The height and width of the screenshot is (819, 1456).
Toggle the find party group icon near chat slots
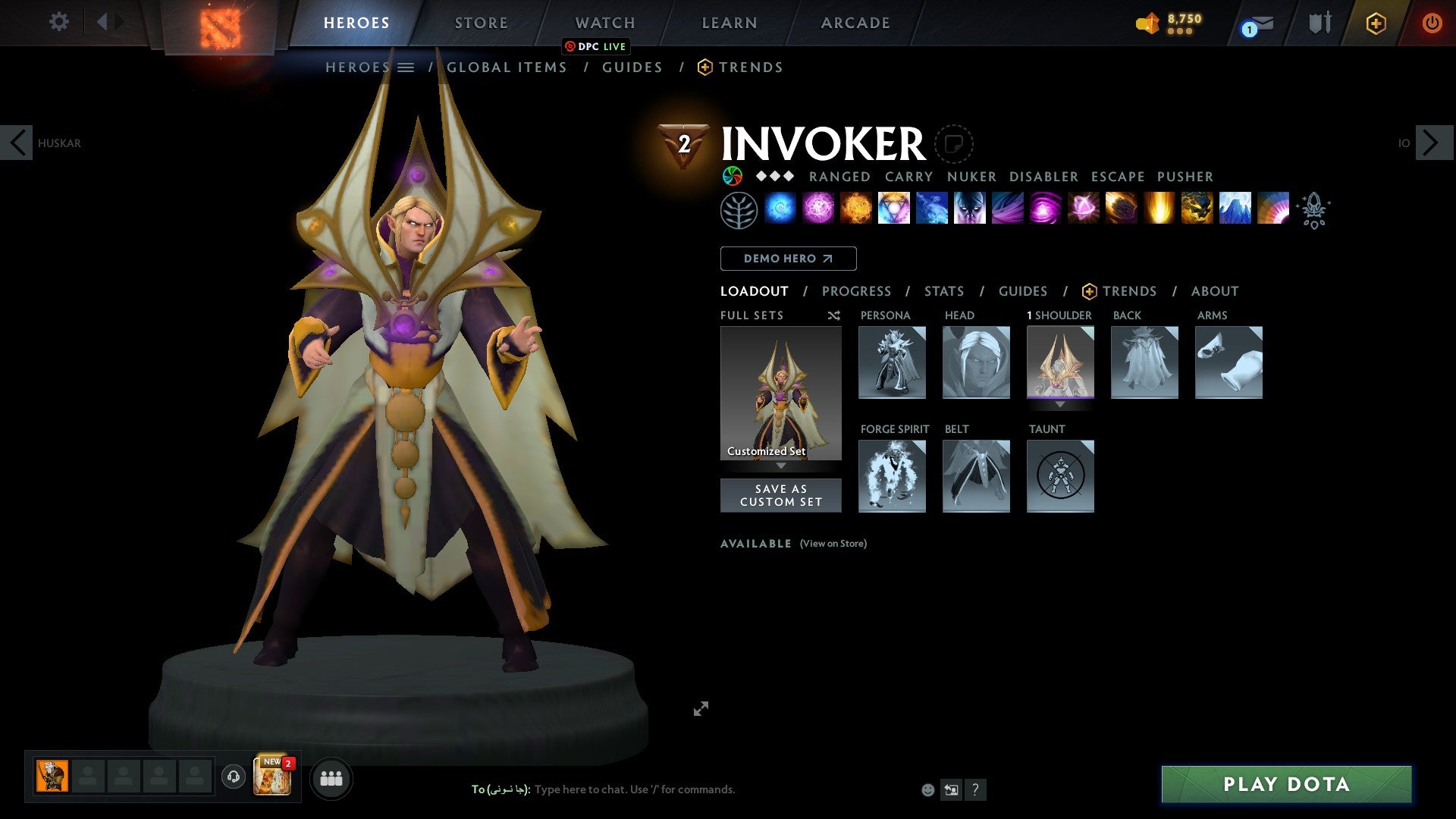[331, 777]
